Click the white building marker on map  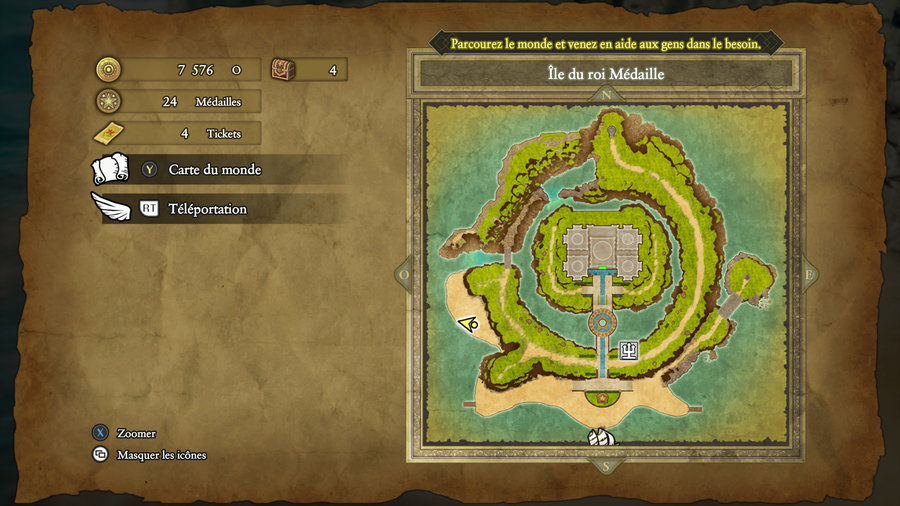(629, 349)
